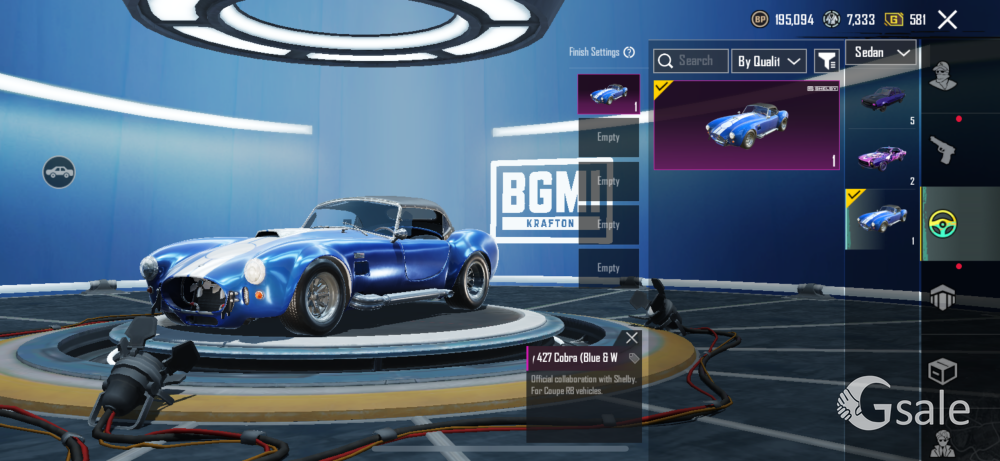Choose the pink graffiti car skin

[x=882, y=157]
